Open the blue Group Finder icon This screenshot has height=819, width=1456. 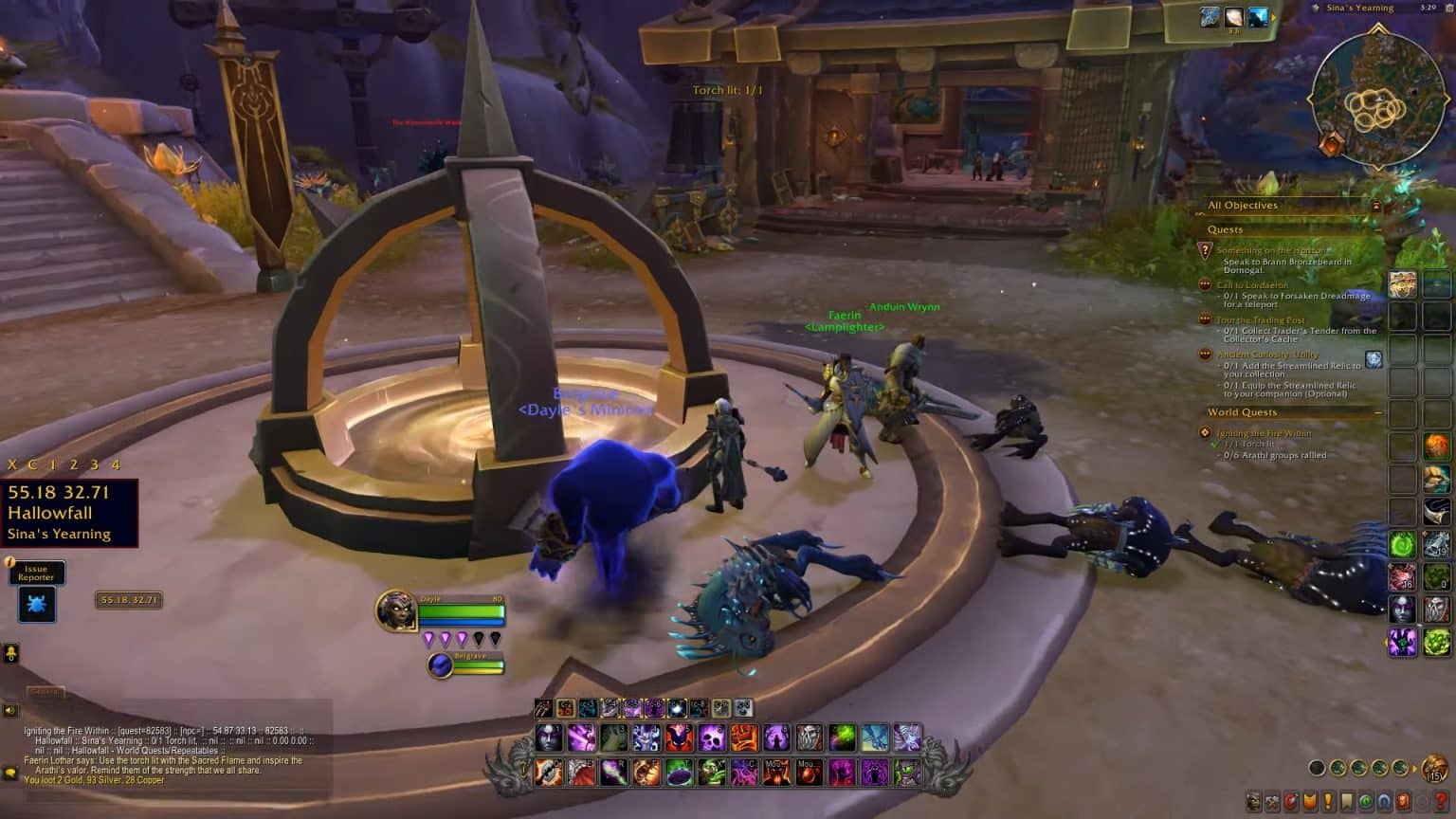[1385, 801]
